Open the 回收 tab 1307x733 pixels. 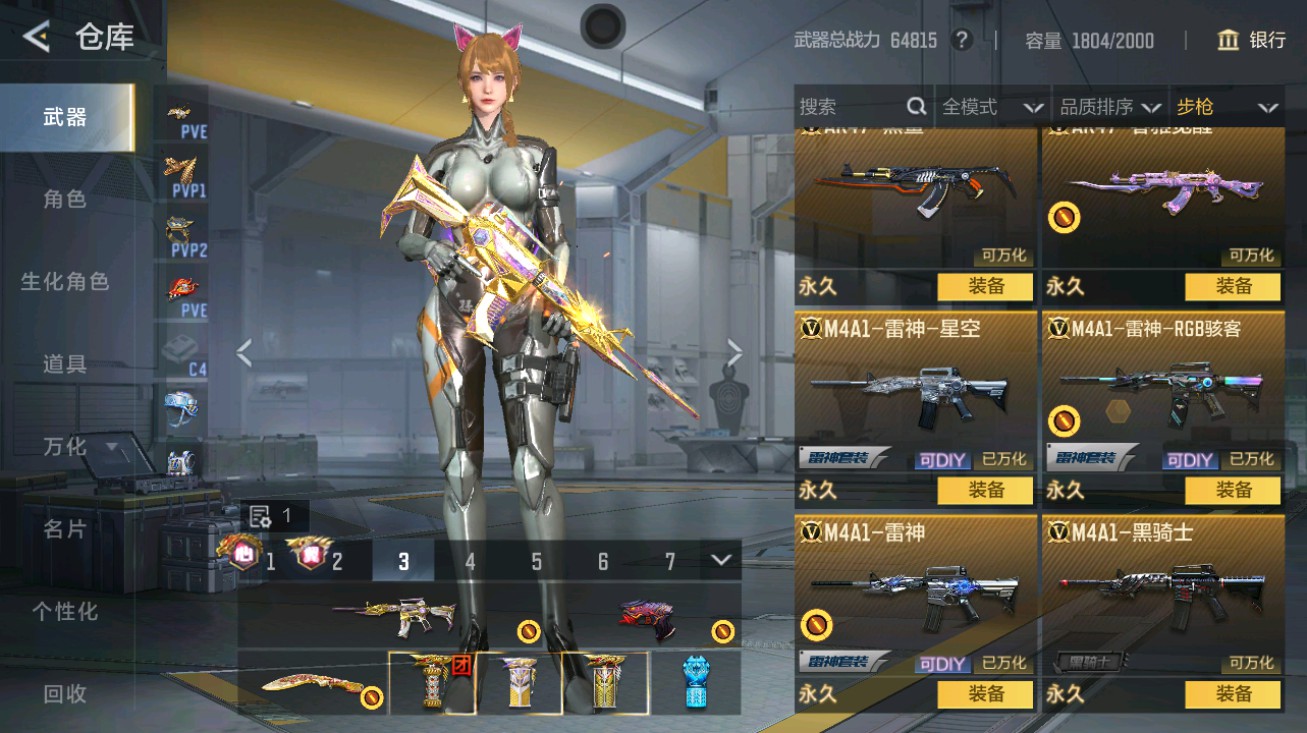pyautogui.click(x=65, y=693)
